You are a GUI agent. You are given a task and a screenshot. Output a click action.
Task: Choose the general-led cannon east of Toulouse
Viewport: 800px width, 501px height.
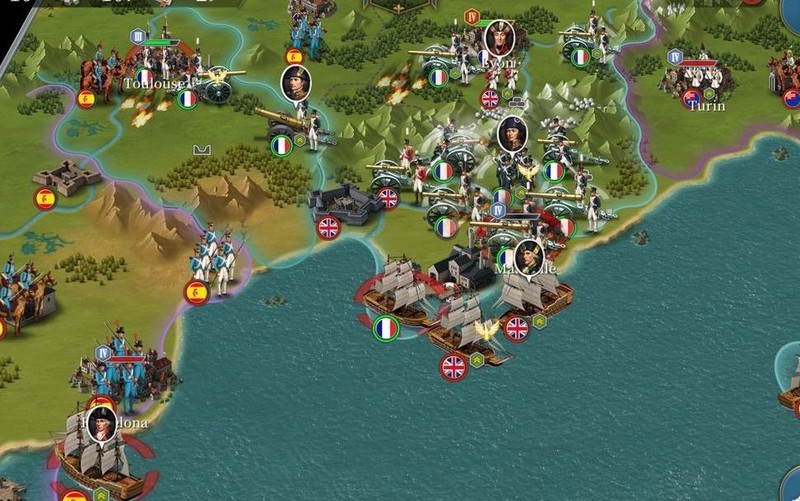[x=292, y=120]
